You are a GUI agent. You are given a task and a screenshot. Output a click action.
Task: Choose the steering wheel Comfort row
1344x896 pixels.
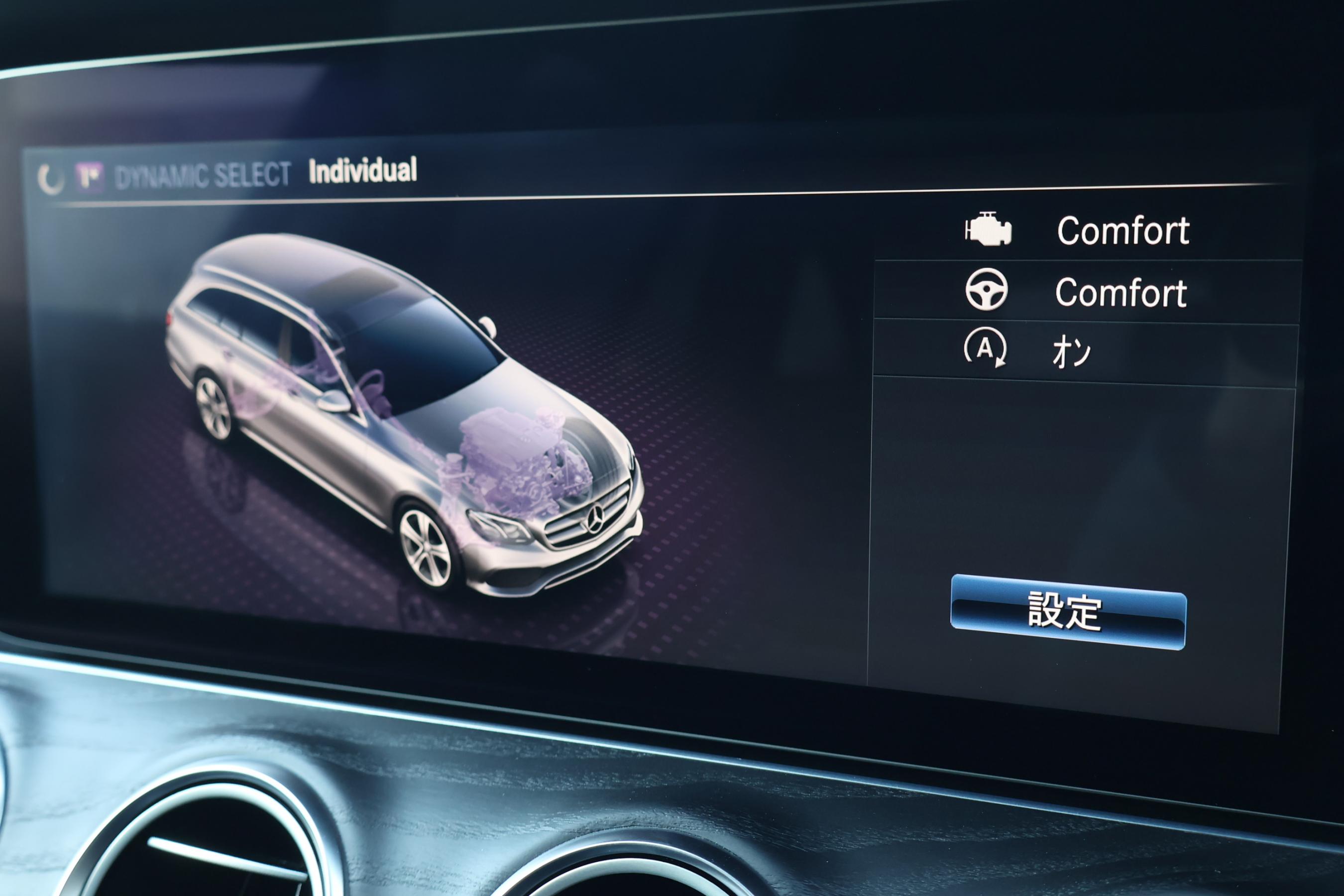click(1086, 292)
